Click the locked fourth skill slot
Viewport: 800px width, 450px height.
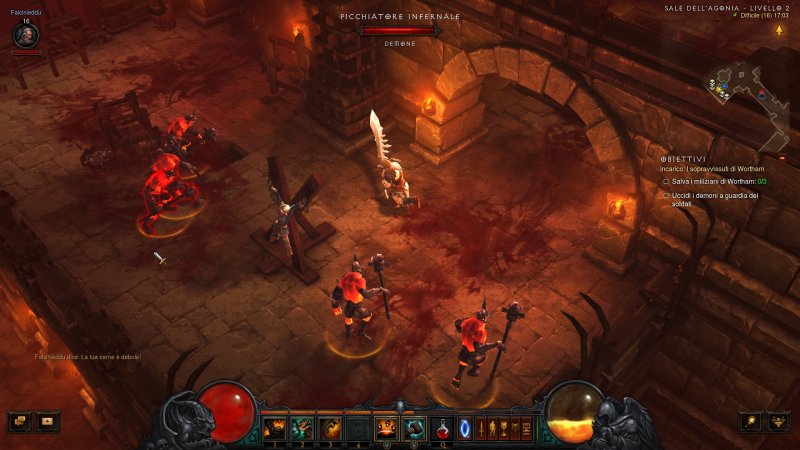click(358, 429)
